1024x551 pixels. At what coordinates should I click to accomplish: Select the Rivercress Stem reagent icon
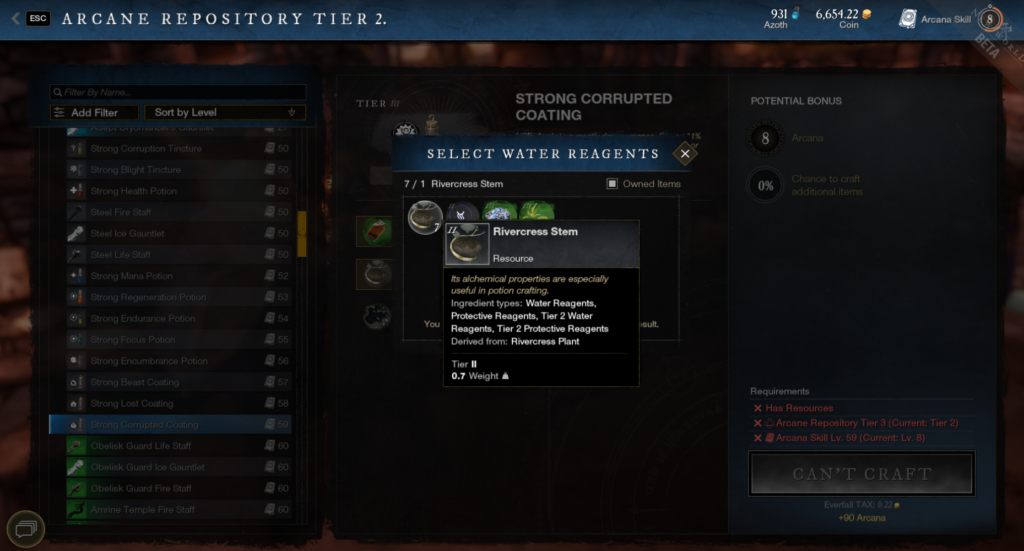pos(424,216)
